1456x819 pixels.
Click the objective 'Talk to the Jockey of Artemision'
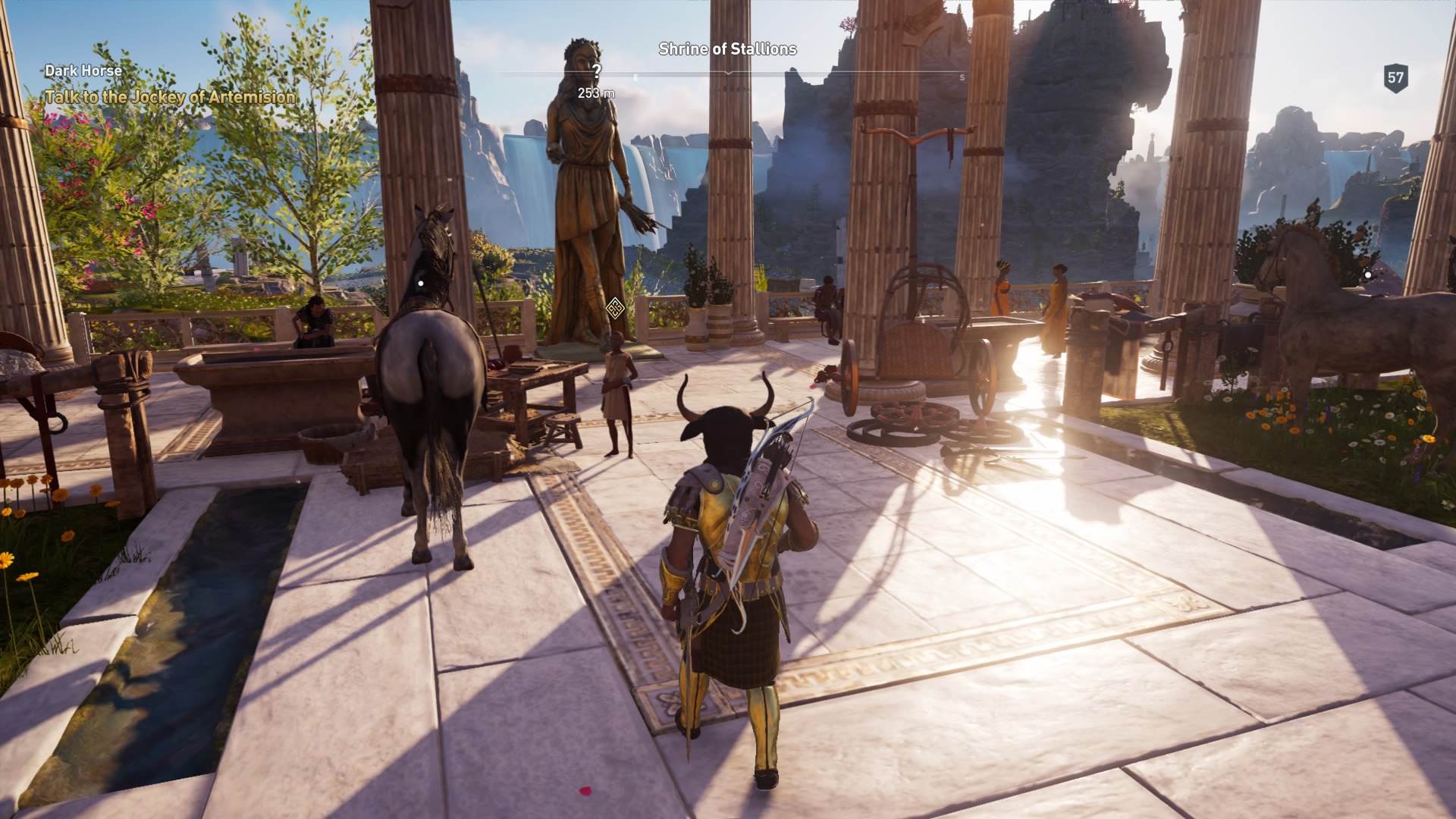pyautogui.click(x=171, y=98)
